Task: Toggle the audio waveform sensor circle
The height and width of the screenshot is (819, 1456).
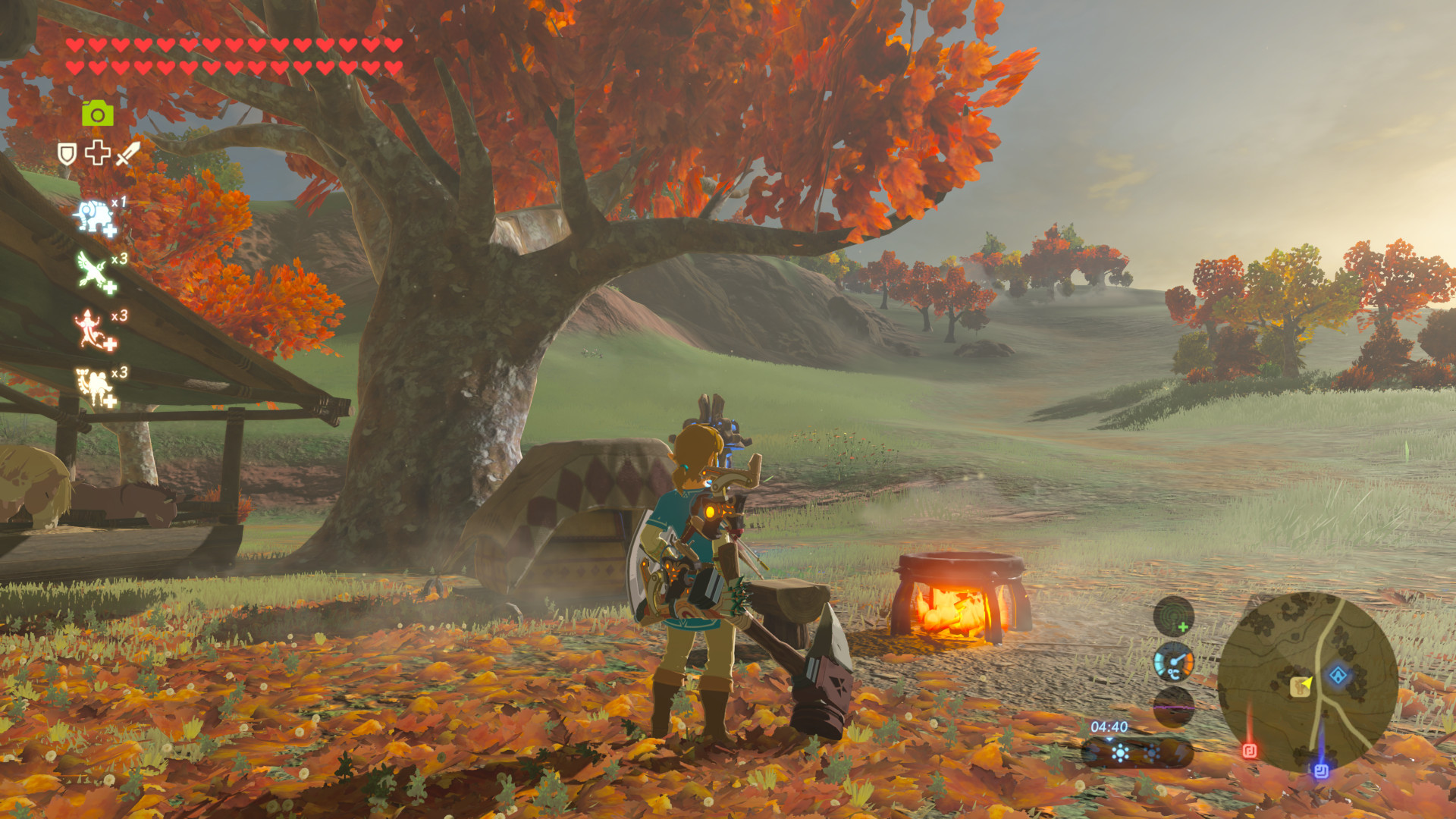Action: [1172, 708]
